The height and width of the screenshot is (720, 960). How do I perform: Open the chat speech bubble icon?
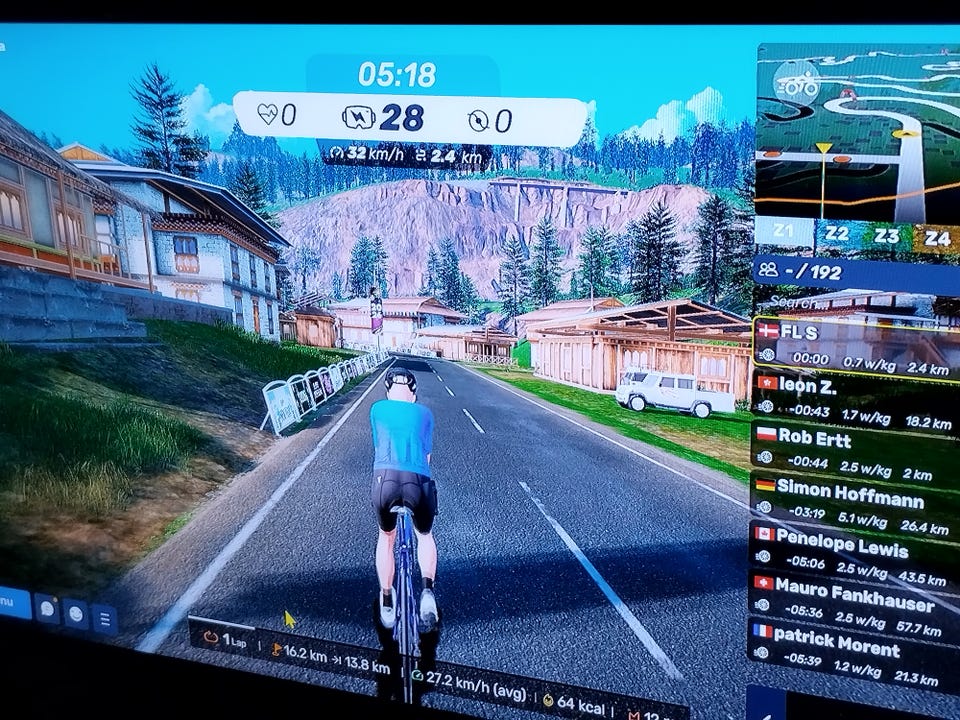point(47,608)
